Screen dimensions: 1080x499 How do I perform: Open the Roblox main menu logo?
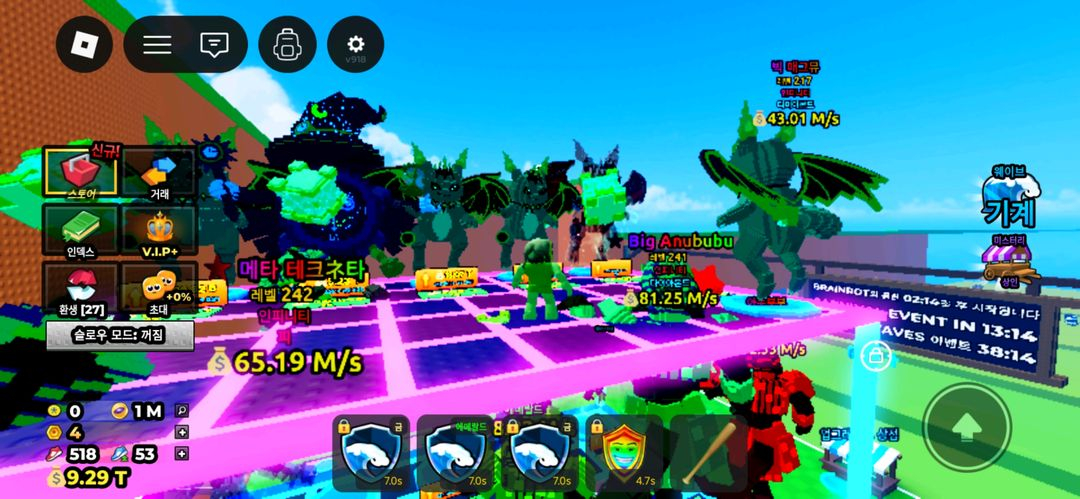84,44
